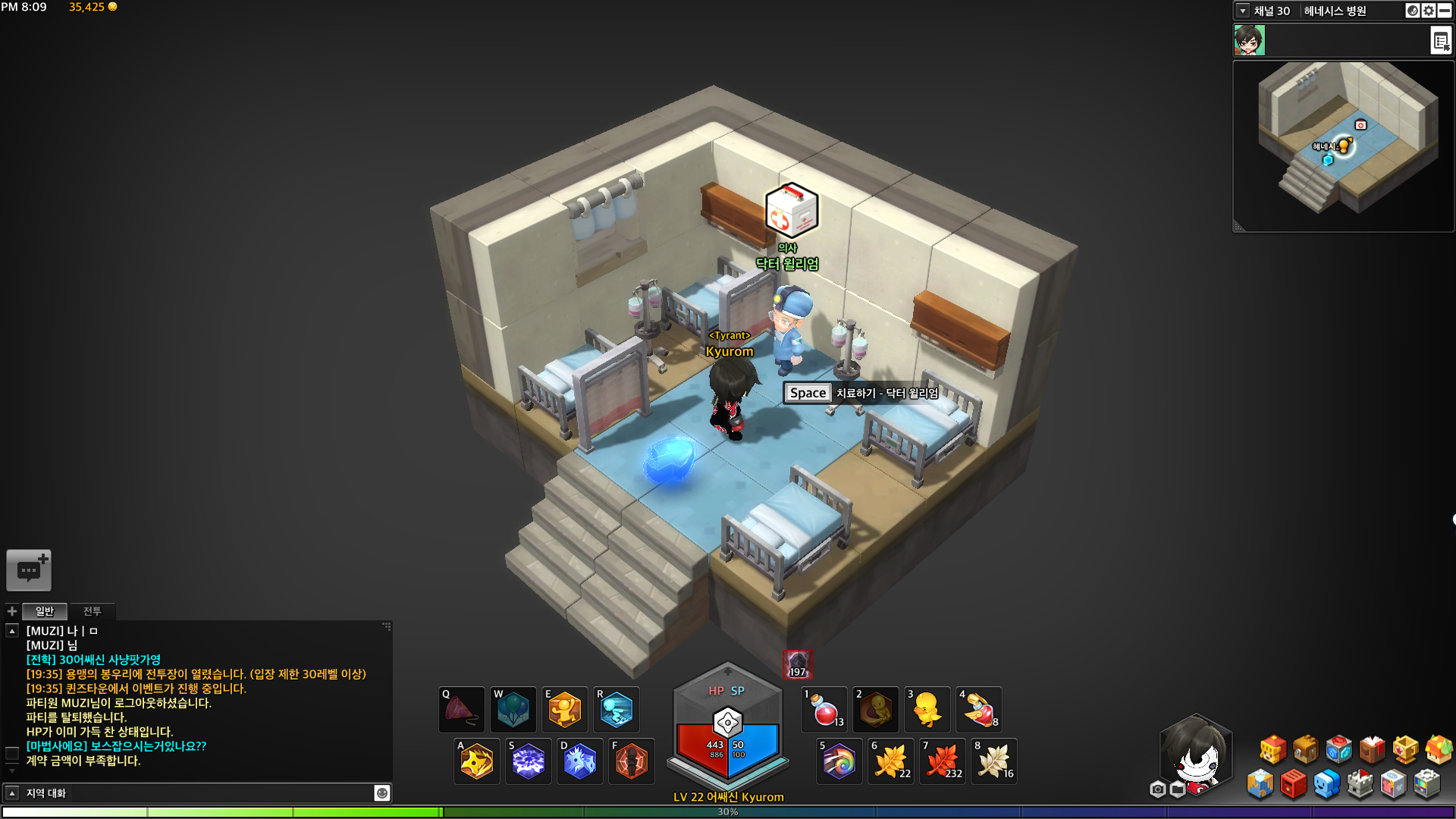
Task: Take a screenshot with the camera button
Action: [1157, 789]
